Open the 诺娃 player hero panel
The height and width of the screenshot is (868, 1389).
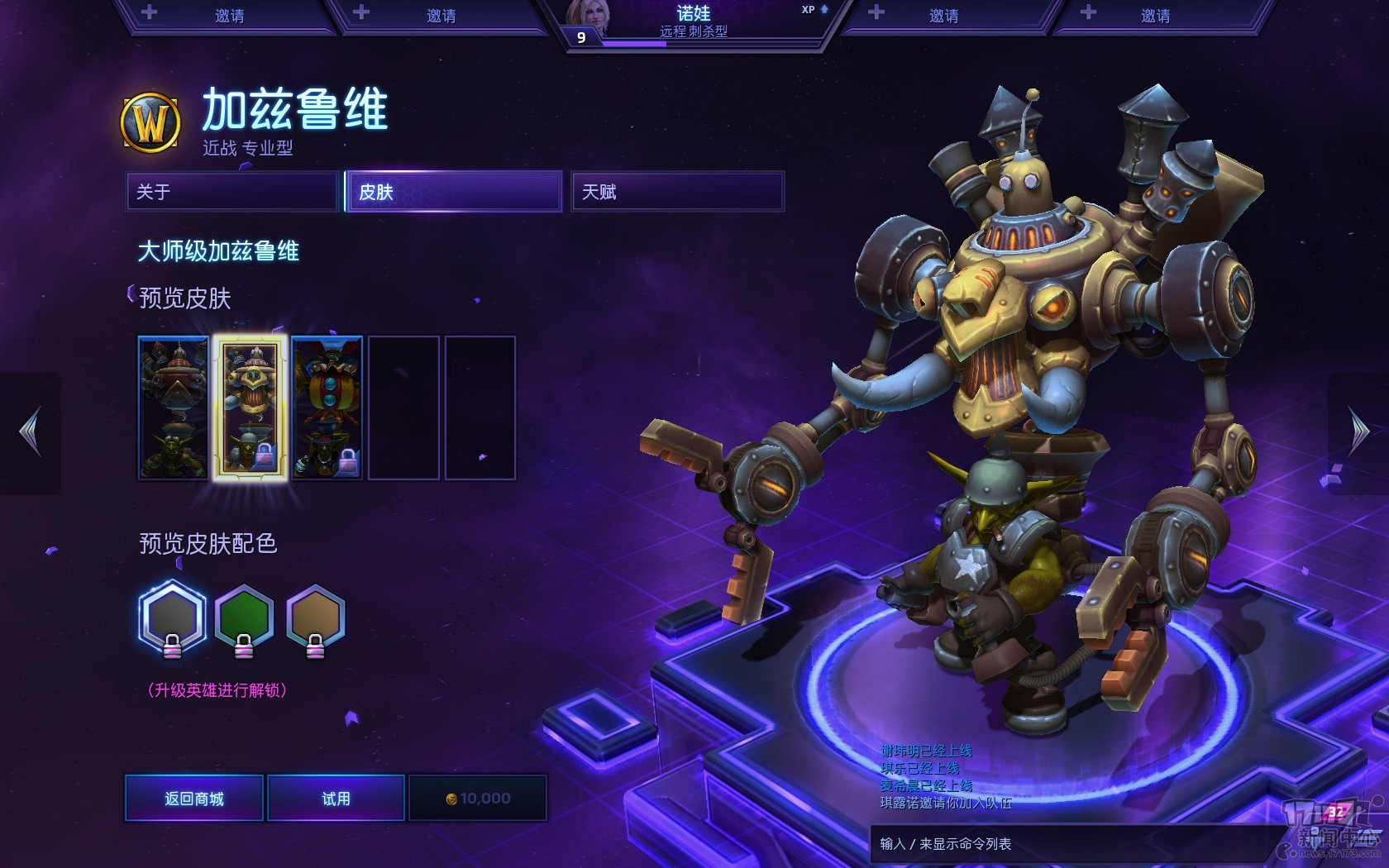pos(694,22)
